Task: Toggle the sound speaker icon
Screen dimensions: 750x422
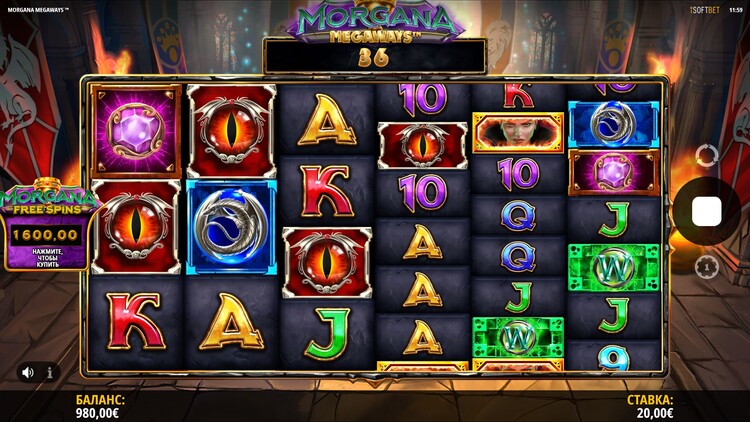Action: pyautogui.click(x=27, y=372)
